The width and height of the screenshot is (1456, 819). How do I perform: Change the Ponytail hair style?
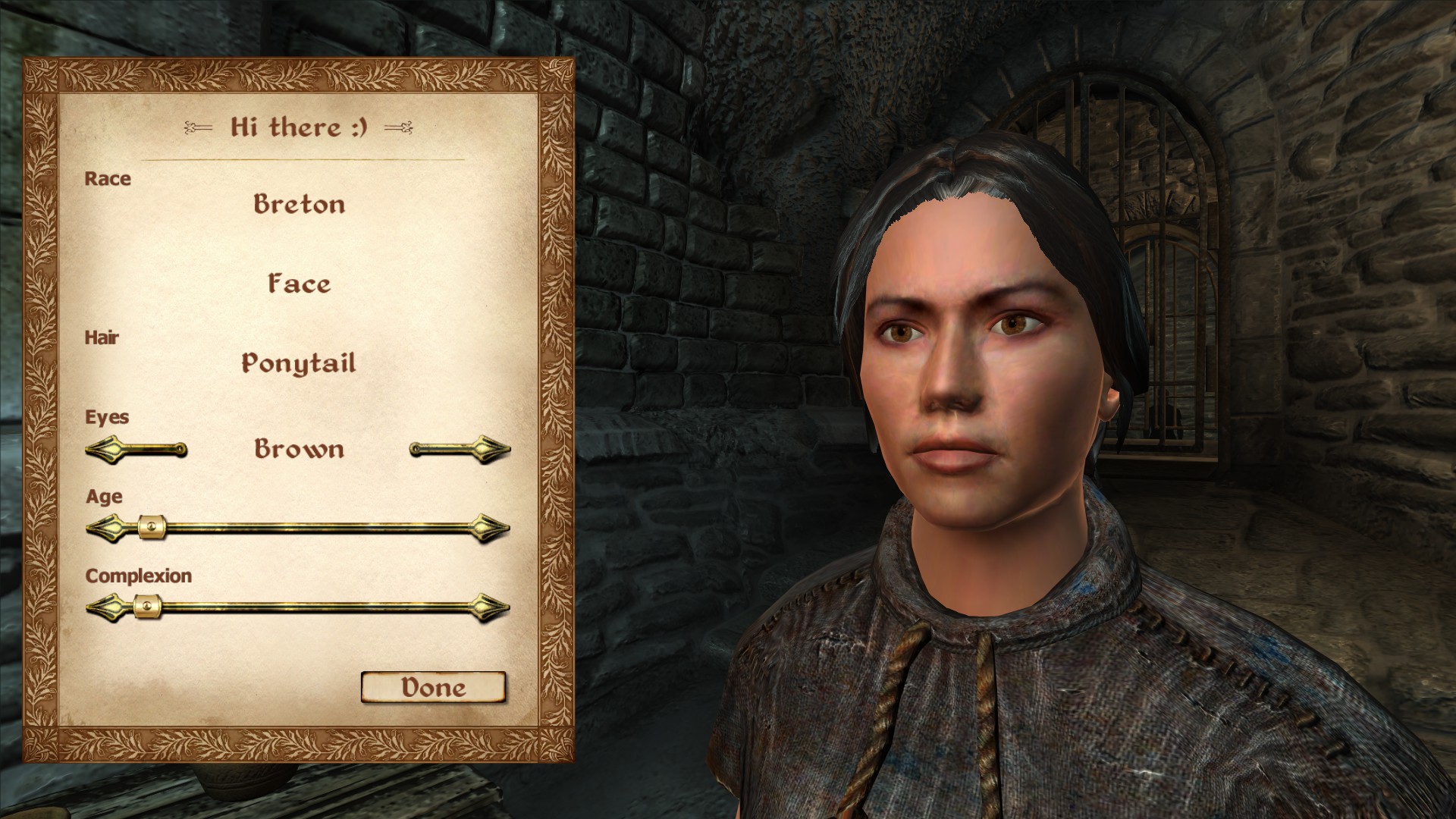coord(299,363)
